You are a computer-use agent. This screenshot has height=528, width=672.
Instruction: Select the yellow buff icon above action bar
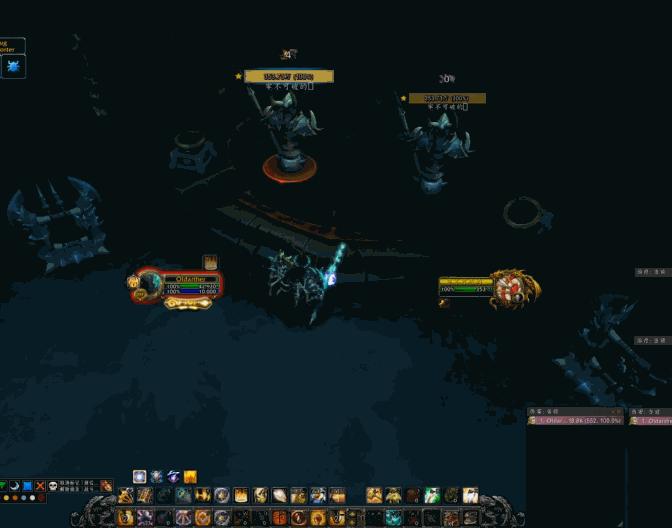pos(190,477)
